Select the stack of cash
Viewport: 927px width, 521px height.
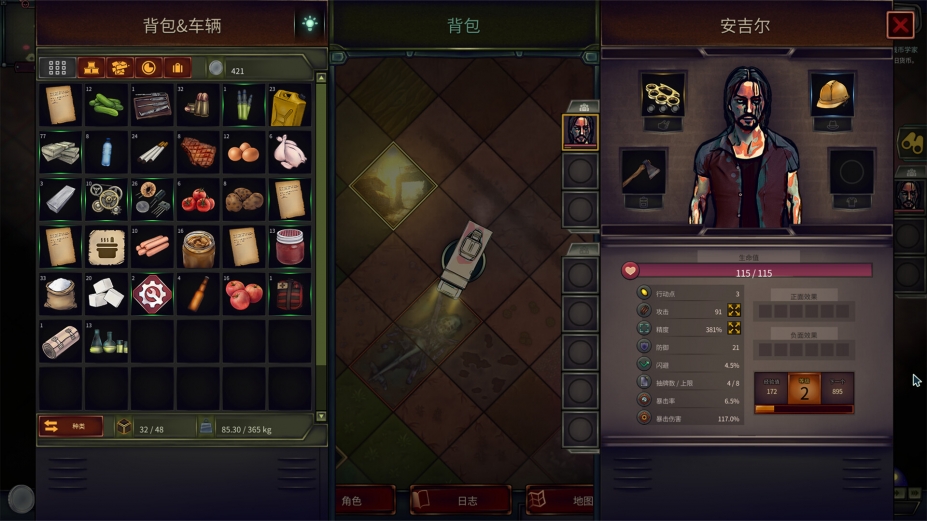[60, 152]
